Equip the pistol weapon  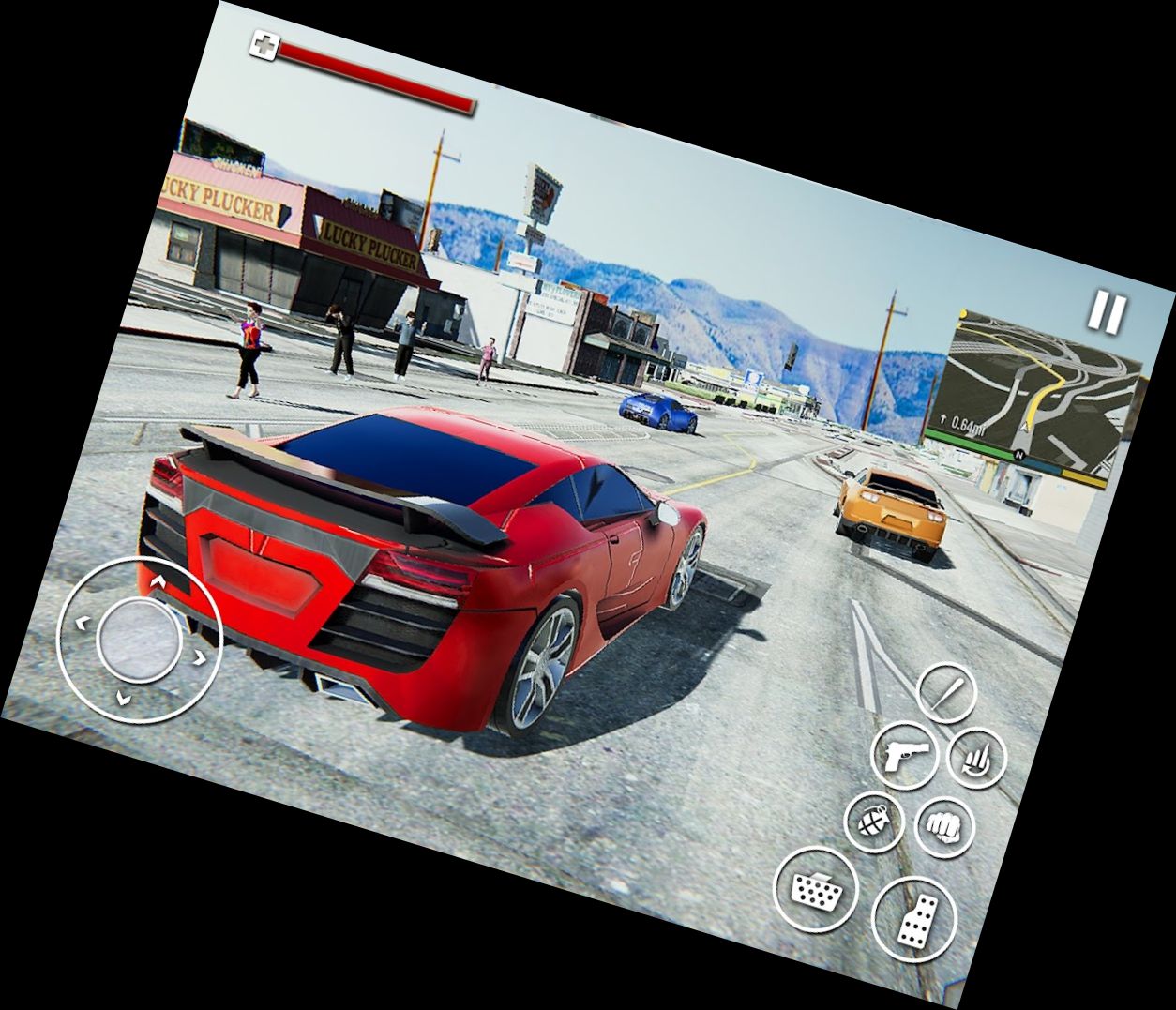pyautogui.click(x=905, y=753)
